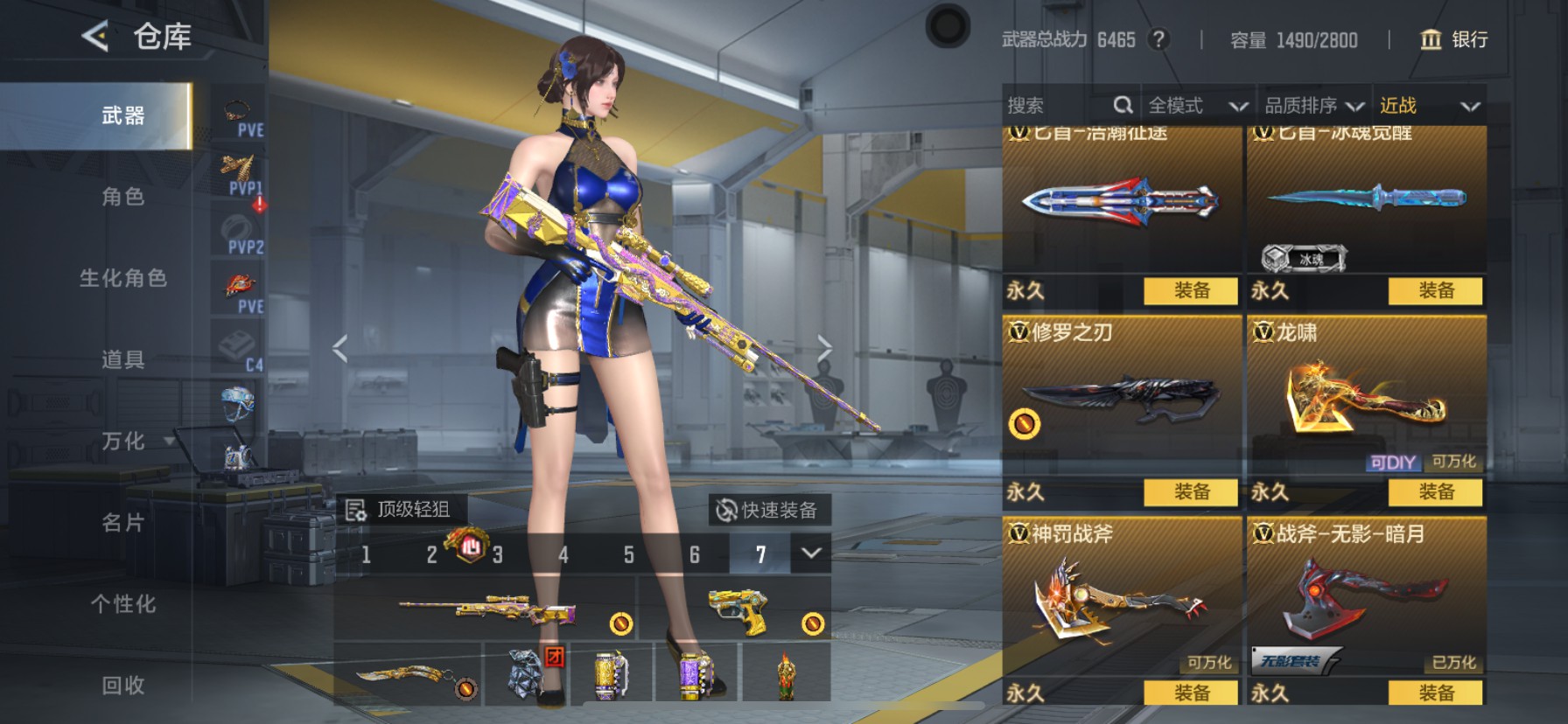
Task: Equip the 修罗之刃 melee weapon
Action: tap(1191, 492)
